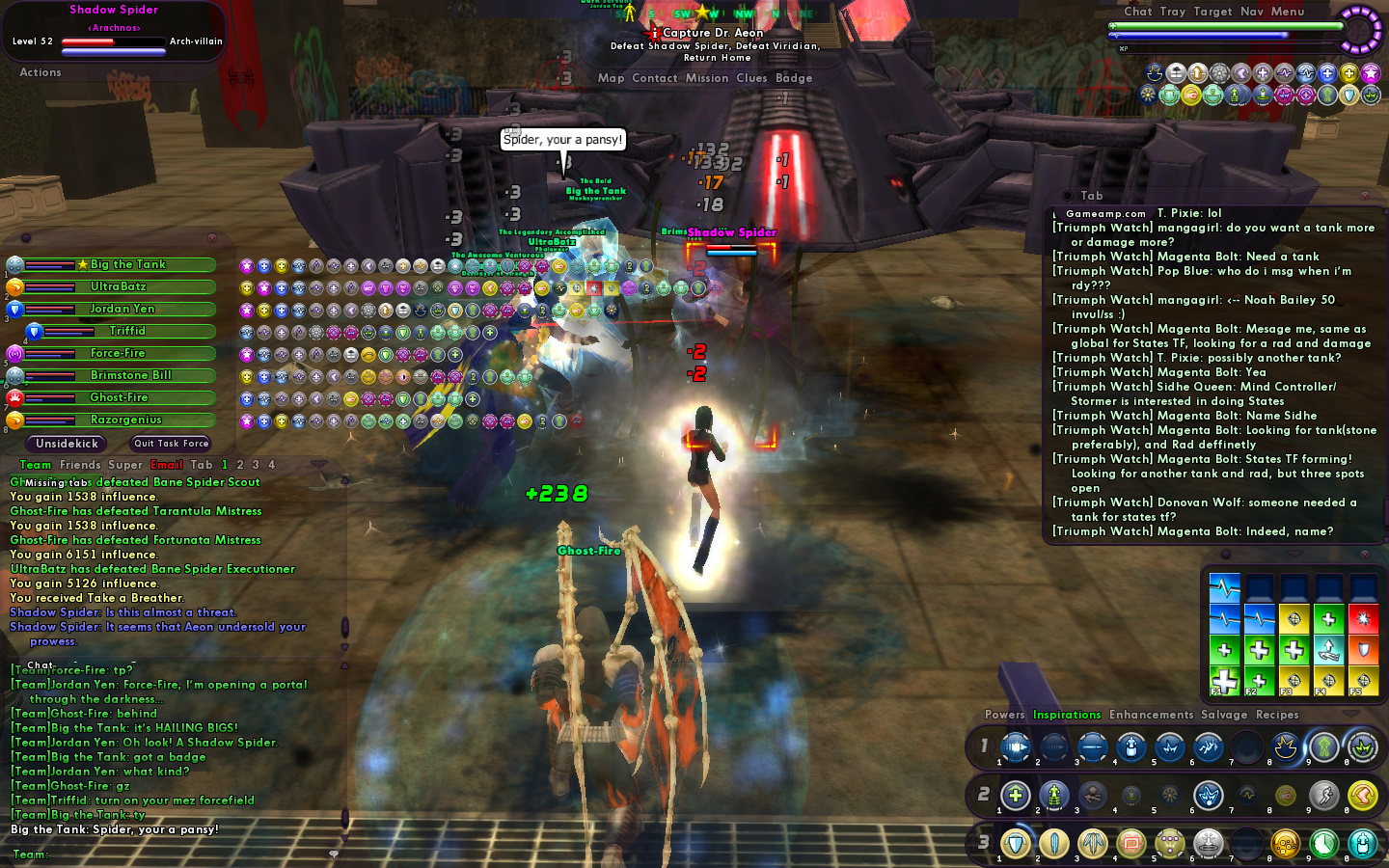Select teammate Big the Tank
Image resolution: width=1389 pixels, height=868 pixels.
(128, 264)
